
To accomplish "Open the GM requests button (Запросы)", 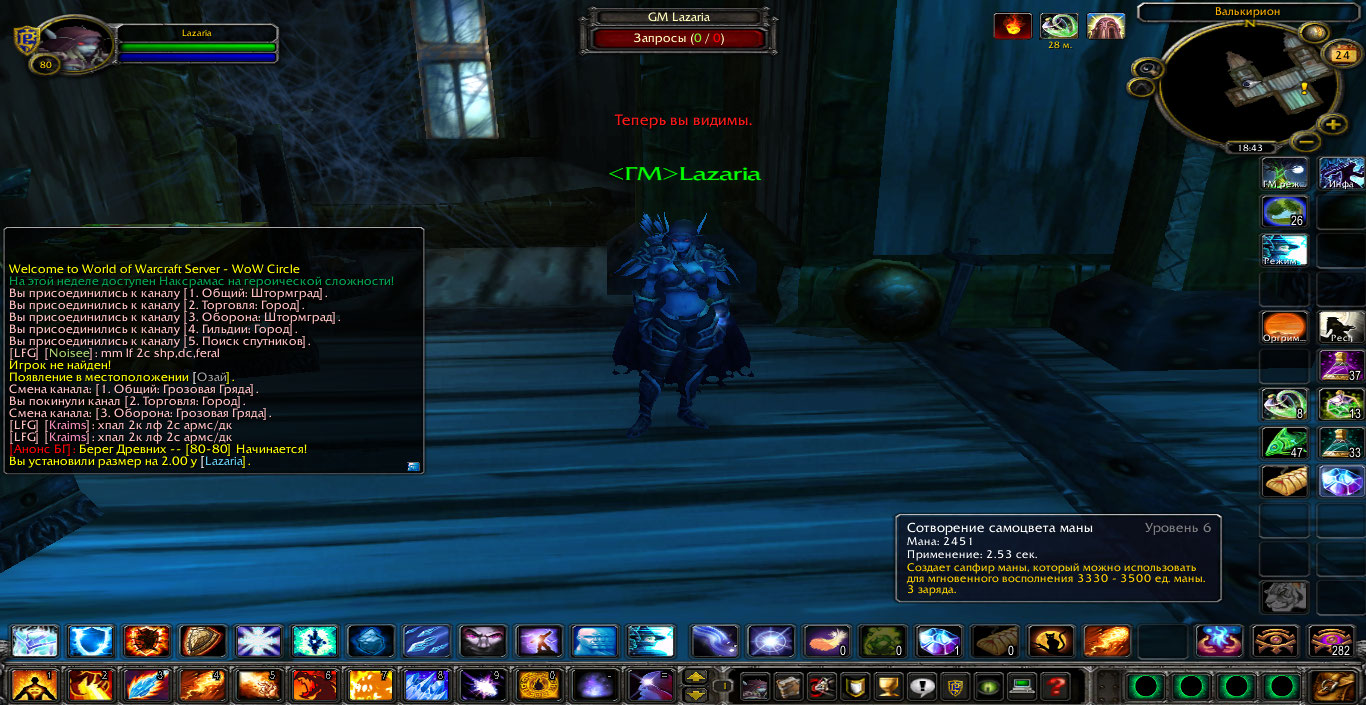I will pos(678,39).
